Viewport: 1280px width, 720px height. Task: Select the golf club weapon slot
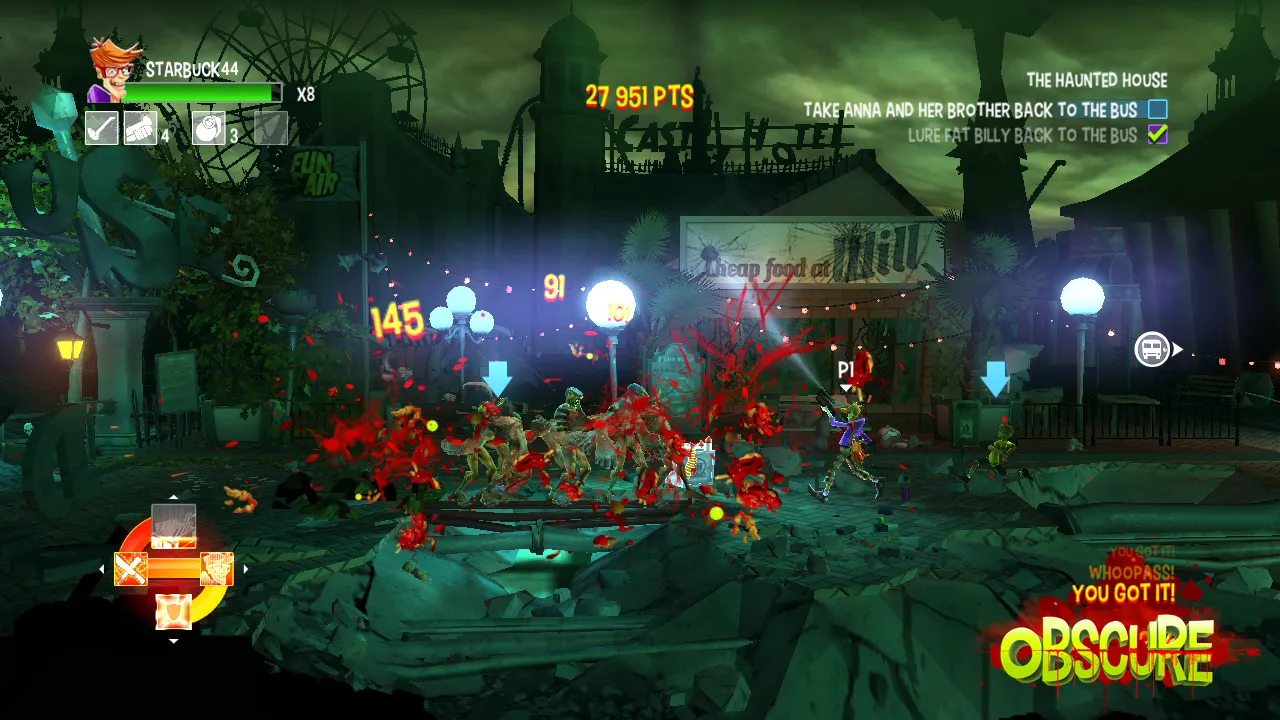101,128
